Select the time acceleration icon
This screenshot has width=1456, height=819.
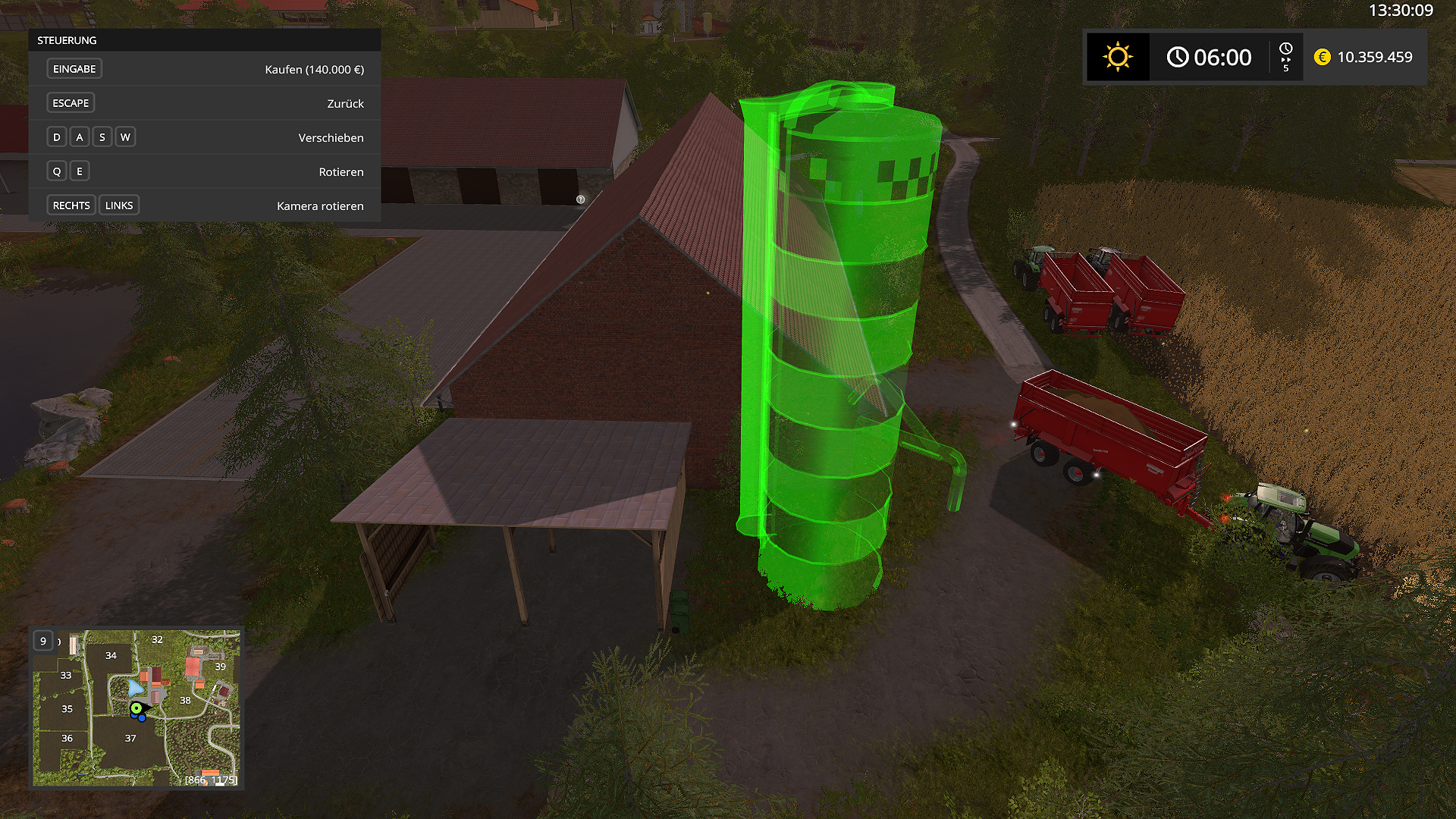click(1285, 57)
